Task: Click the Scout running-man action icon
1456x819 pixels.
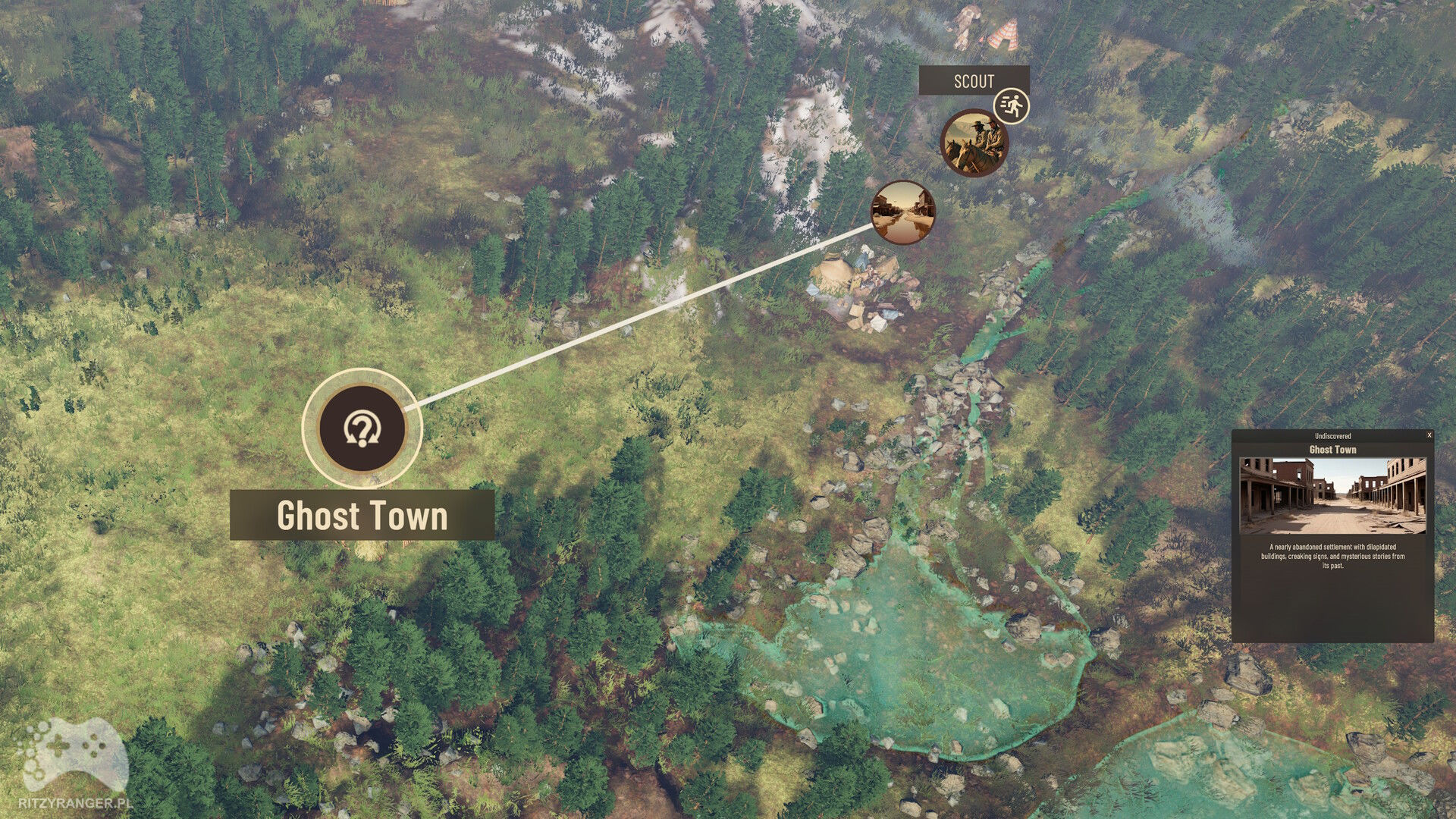Action: pos(1012,106)
